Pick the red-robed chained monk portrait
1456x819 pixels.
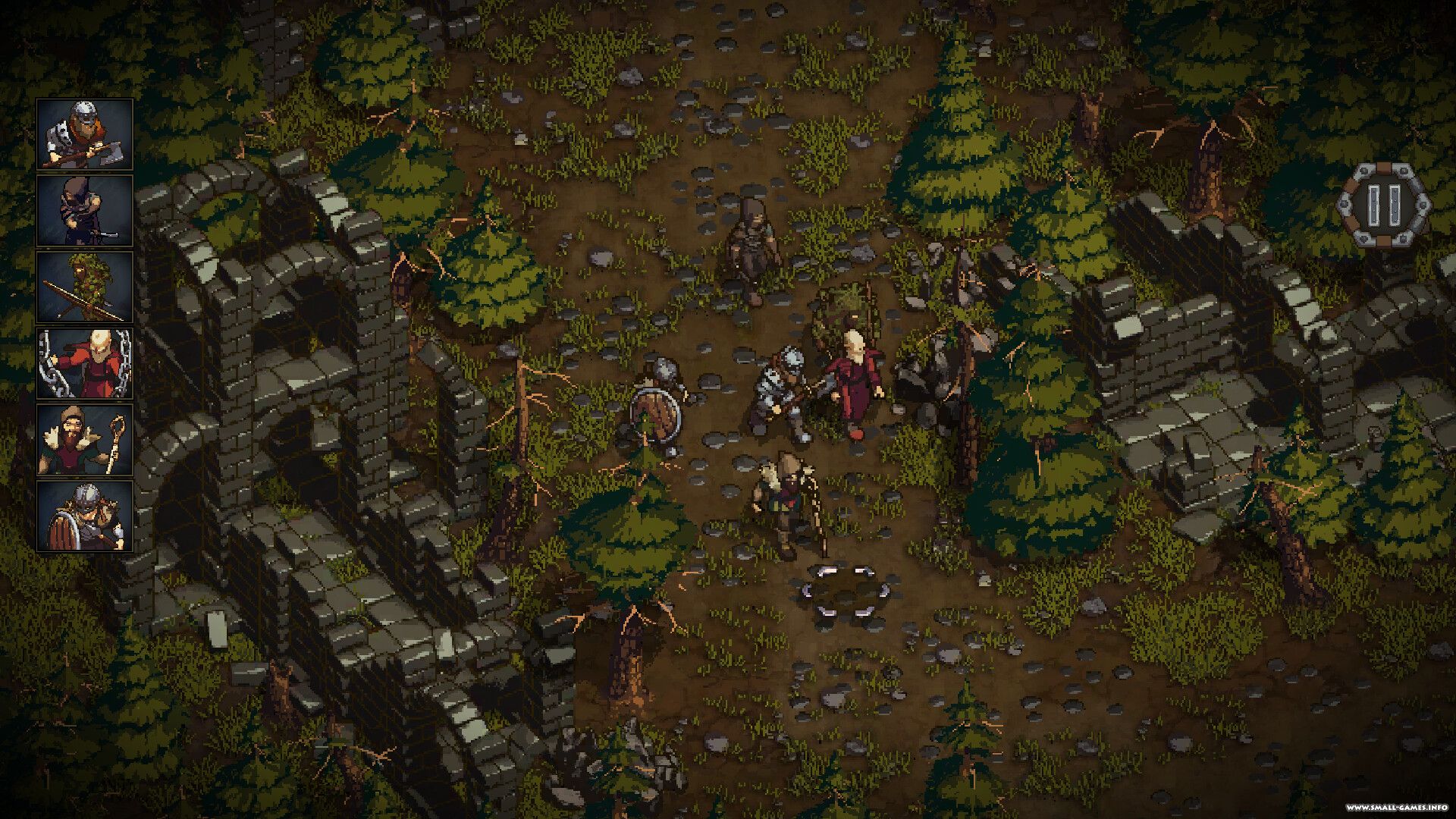(x=85, y=364)
